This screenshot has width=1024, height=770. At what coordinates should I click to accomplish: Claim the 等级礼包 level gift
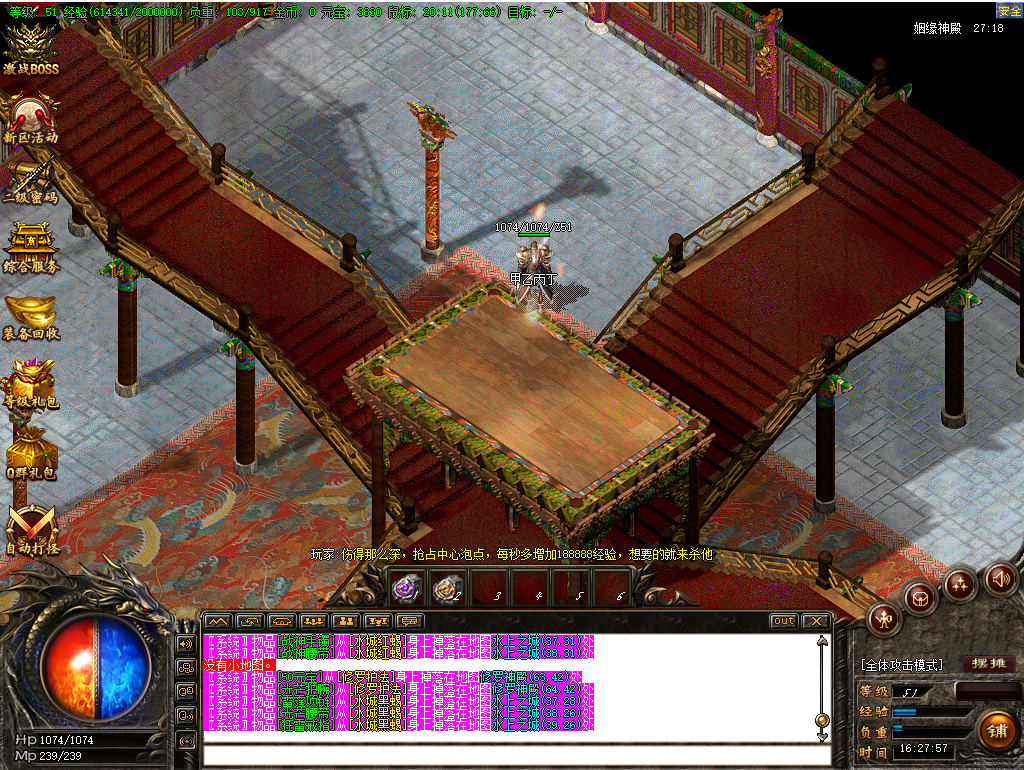(x=30, y=385)
